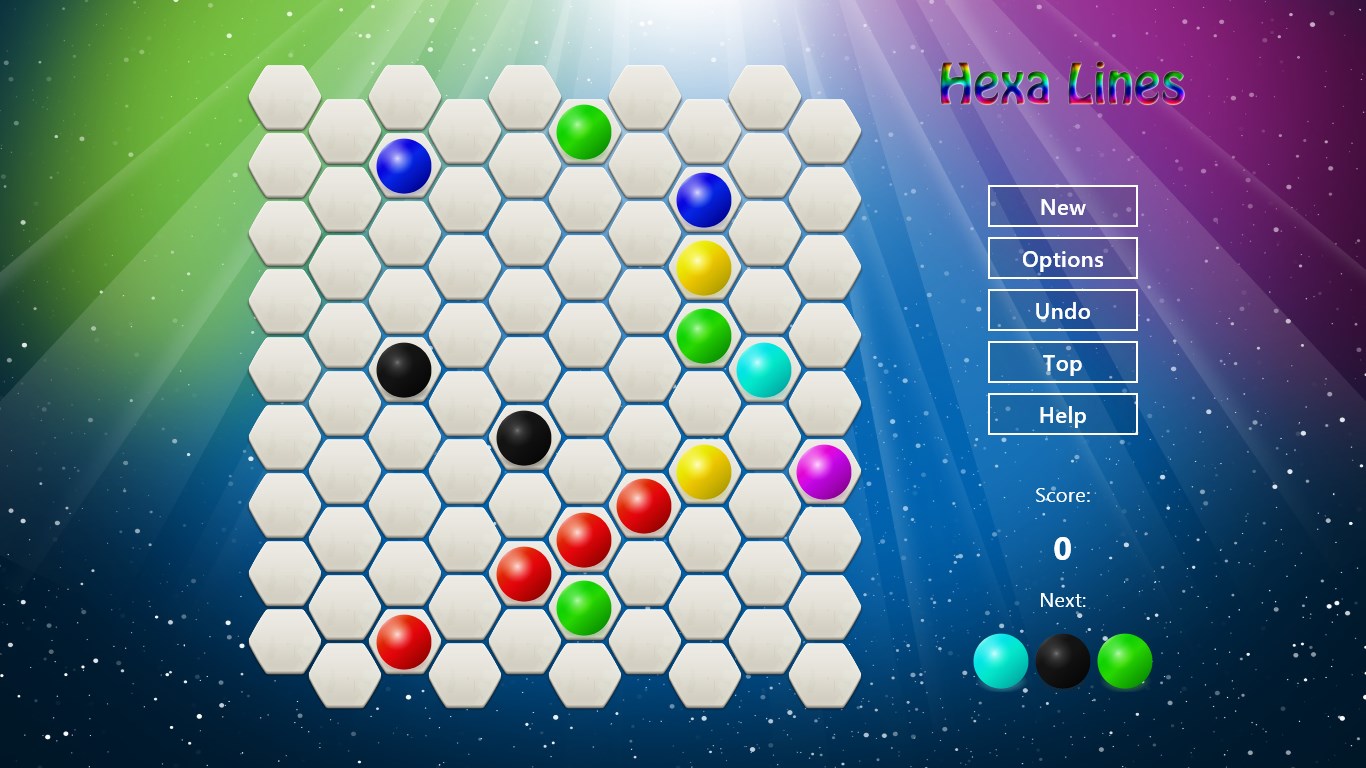Open the Options menu
The width and height of the screenshot is (1366, 768).
point(1062,259)
